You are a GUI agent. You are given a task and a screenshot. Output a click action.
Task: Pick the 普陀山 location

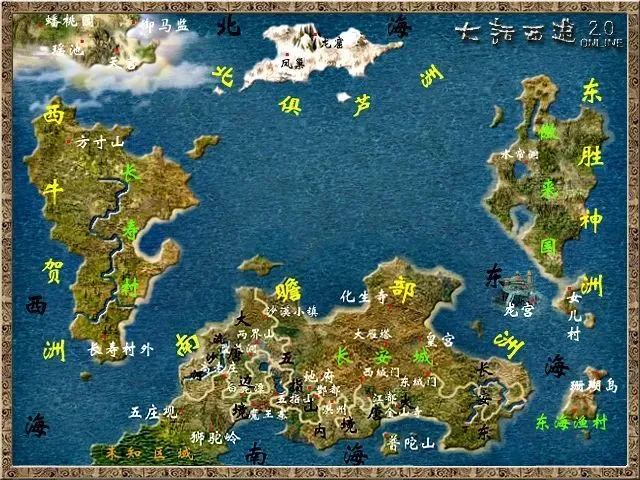411,442
